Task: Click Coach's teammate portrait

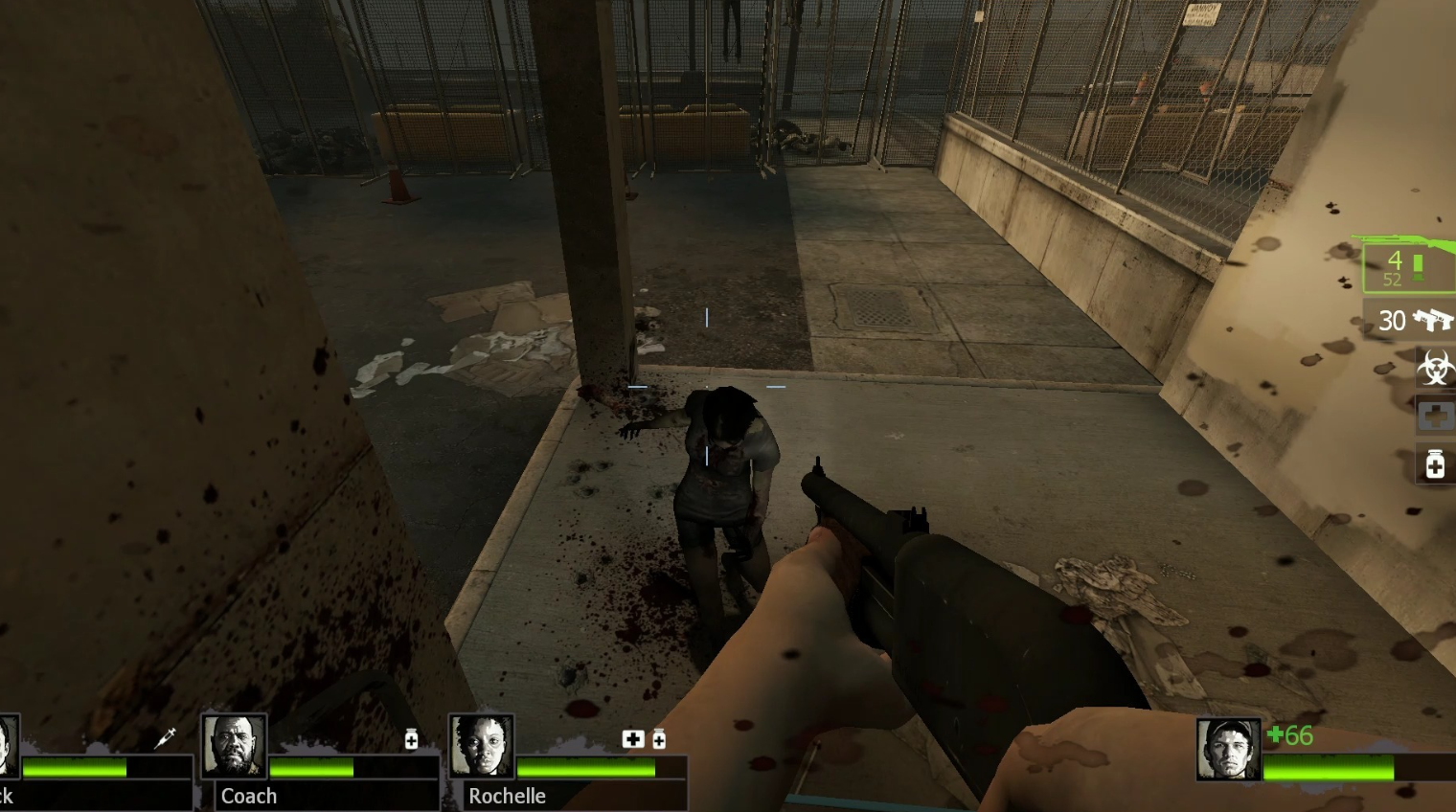Action: (234, 747)
